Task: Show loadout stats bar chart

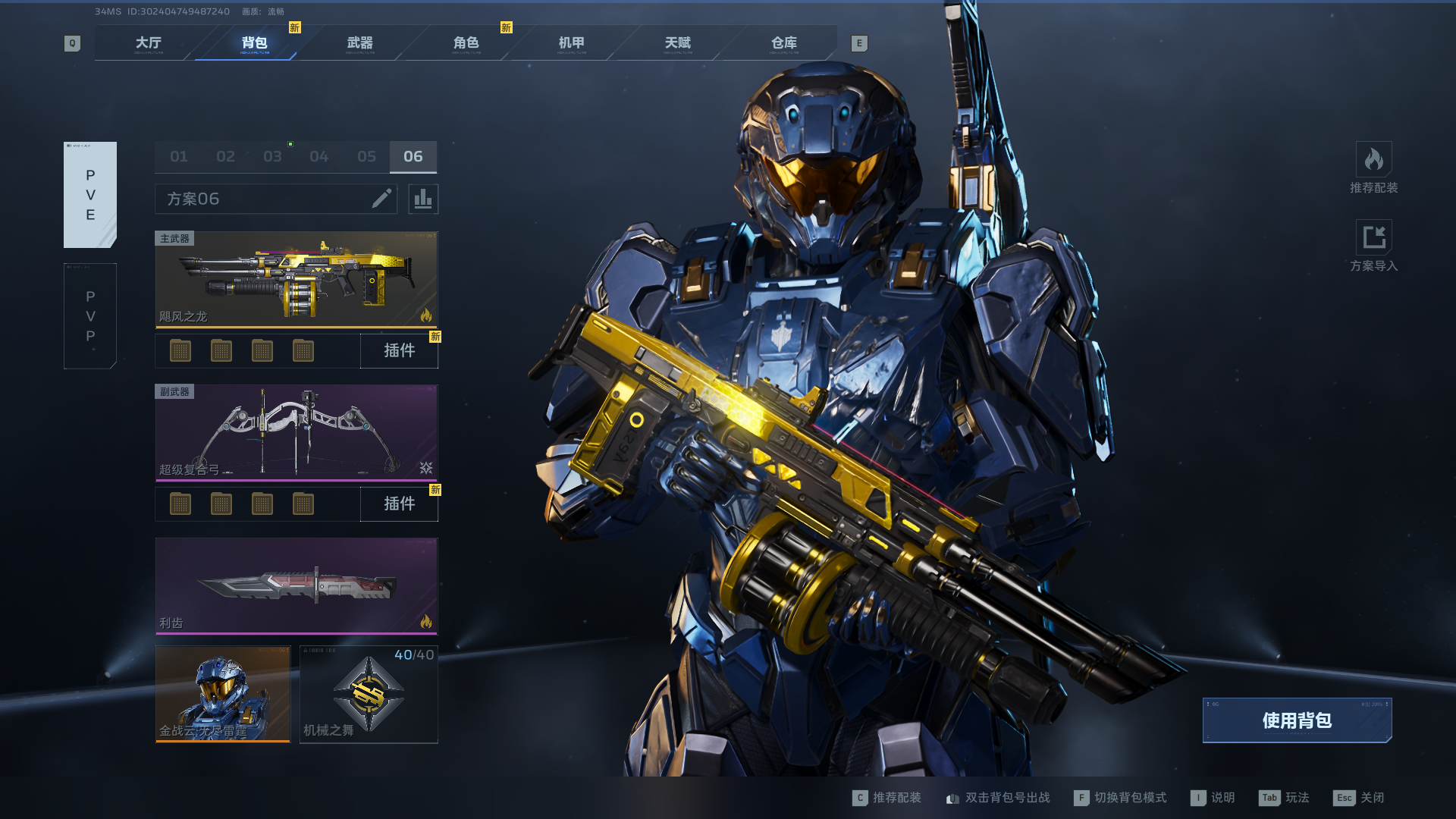Action: [423, 199]
